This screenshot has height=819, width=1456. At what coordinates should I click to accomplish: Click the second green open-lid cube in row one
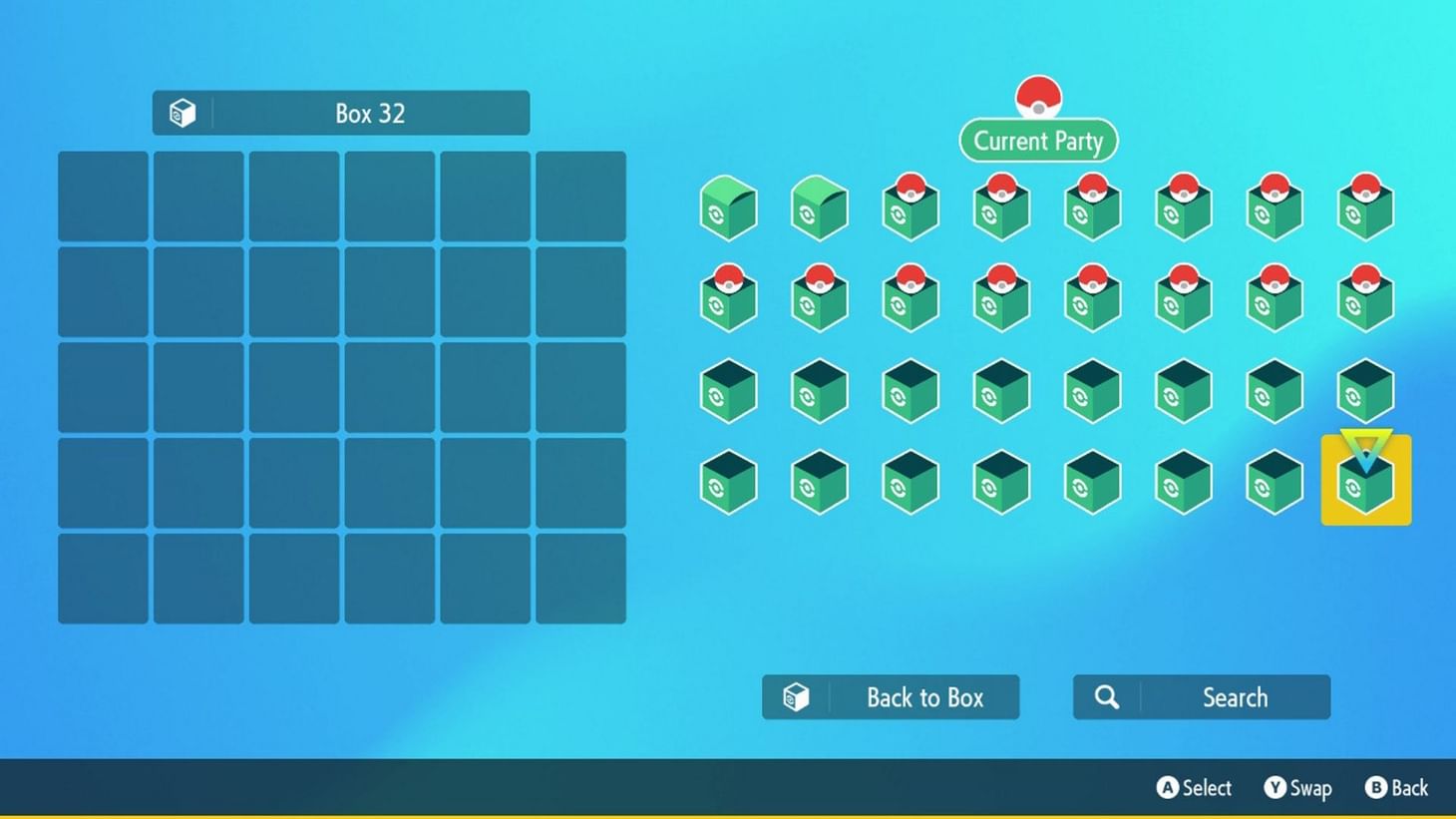819,207
